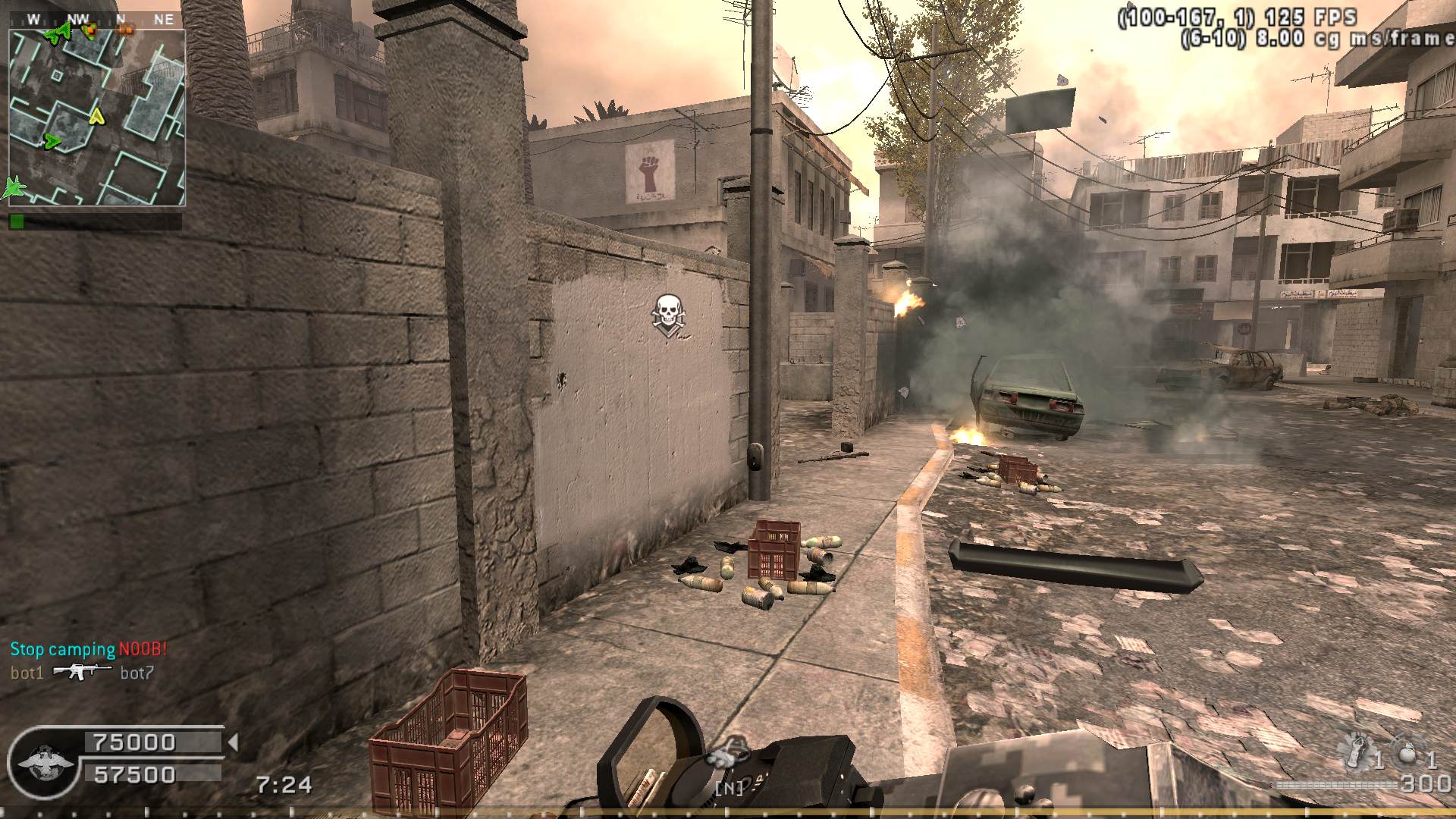Select the frag grenade icon
The width and height of the screenshot is (1456, 819).
coord(1407,755)
